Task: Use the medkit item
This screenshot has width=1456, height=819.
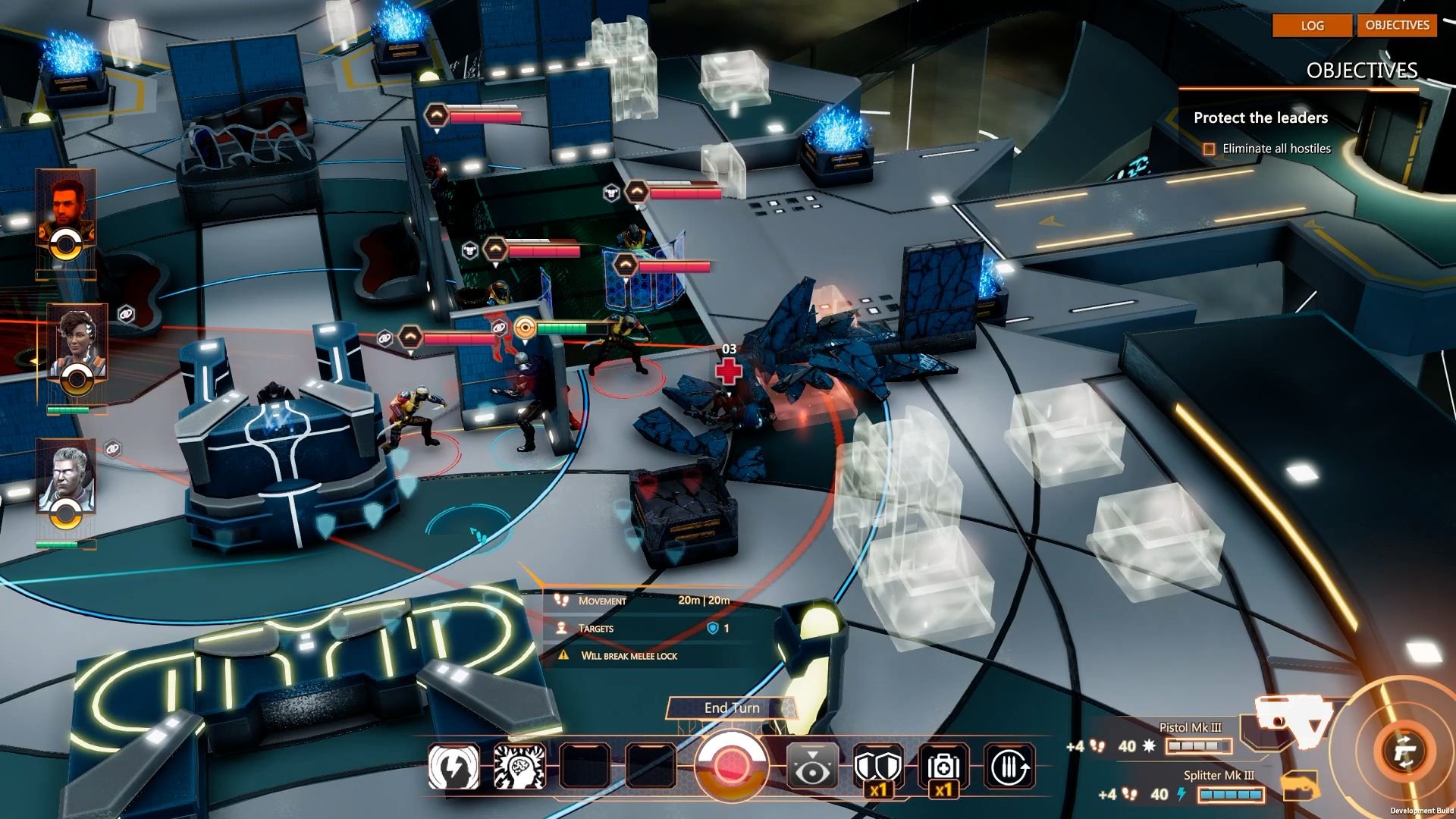Action: tap(943, 767)
